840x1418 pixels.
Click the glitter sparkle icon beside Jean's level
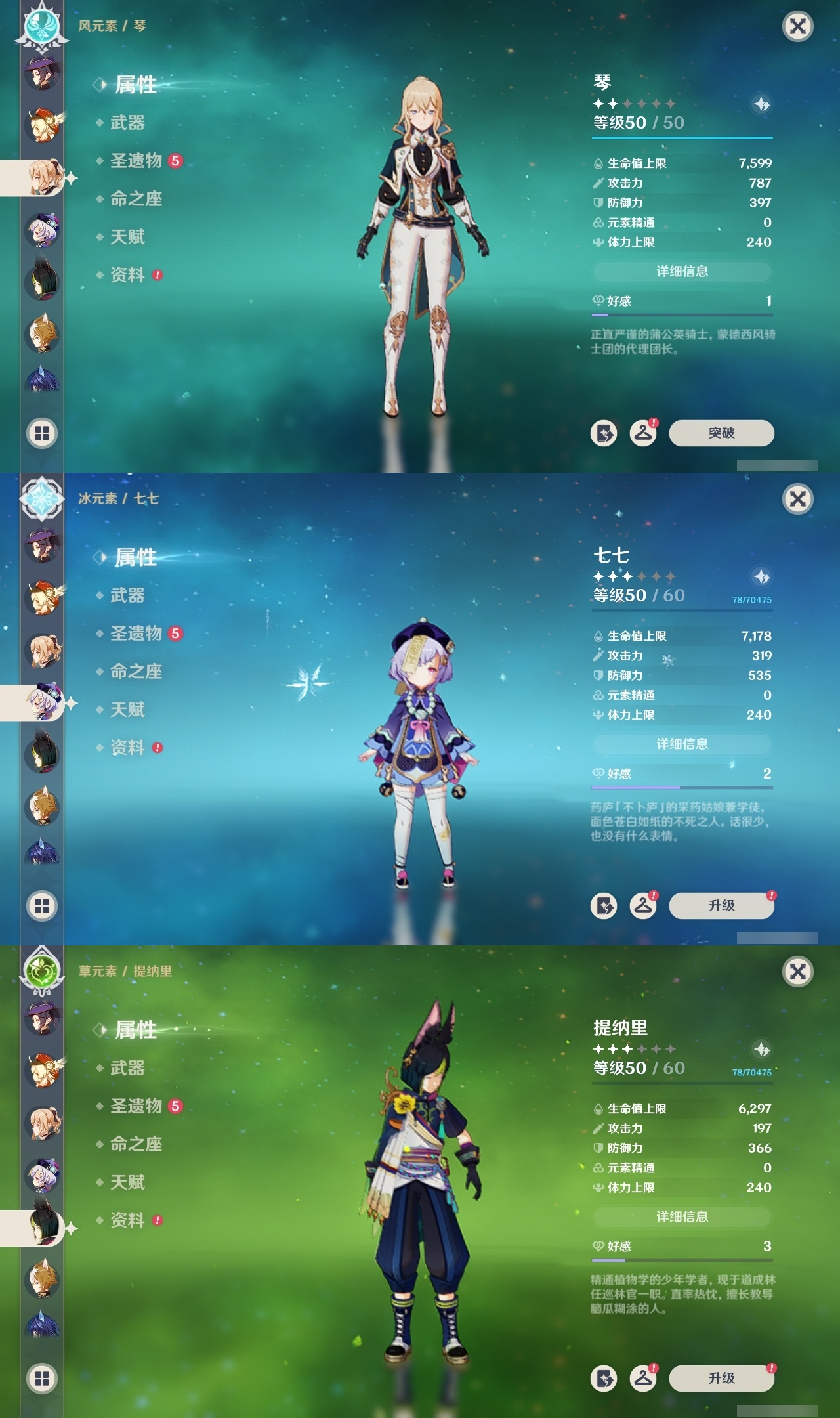click(760, 104)
